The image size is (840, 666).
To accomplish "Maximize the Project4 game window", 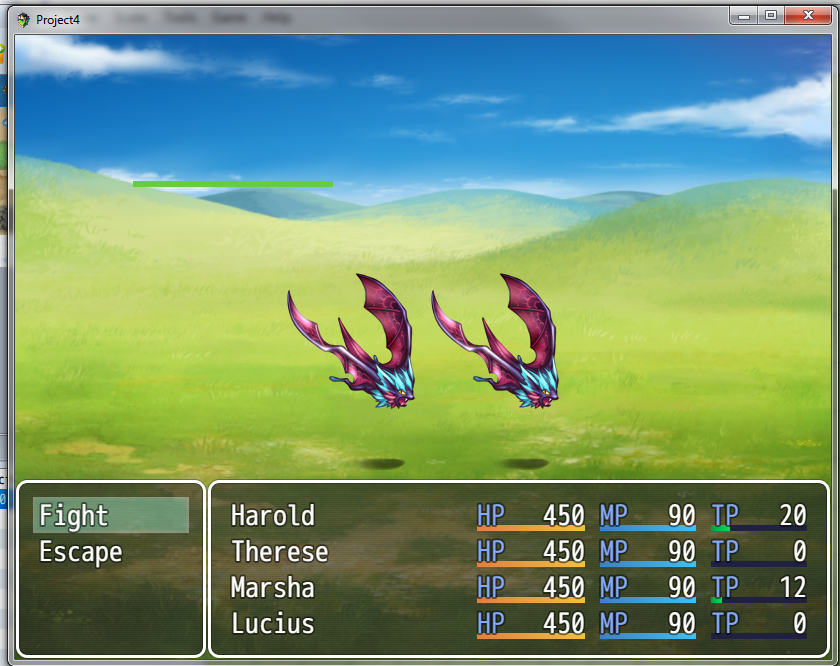I will click(771, 15).
